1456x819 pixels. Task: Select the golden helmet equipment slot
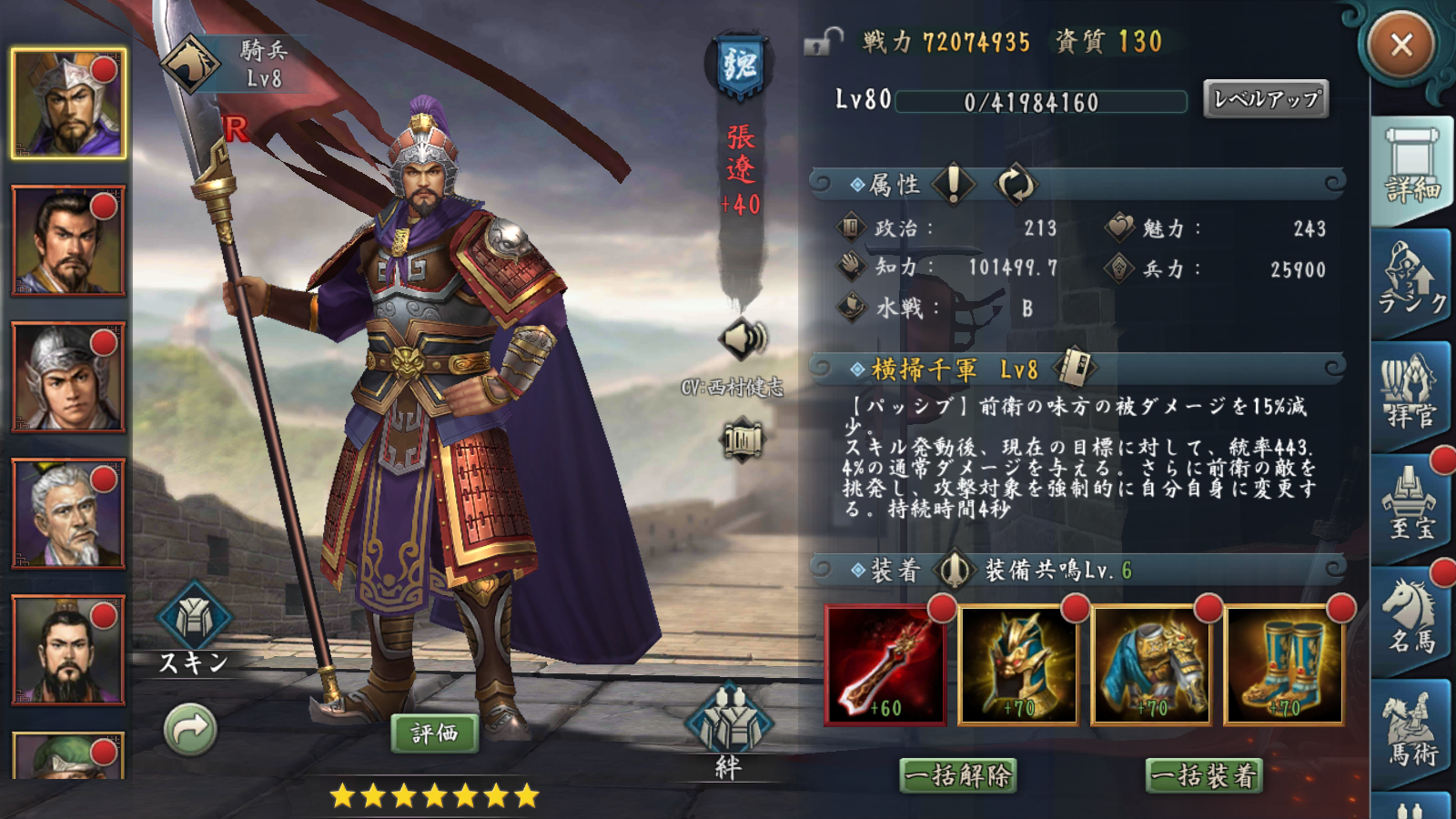click(1018, 665)
